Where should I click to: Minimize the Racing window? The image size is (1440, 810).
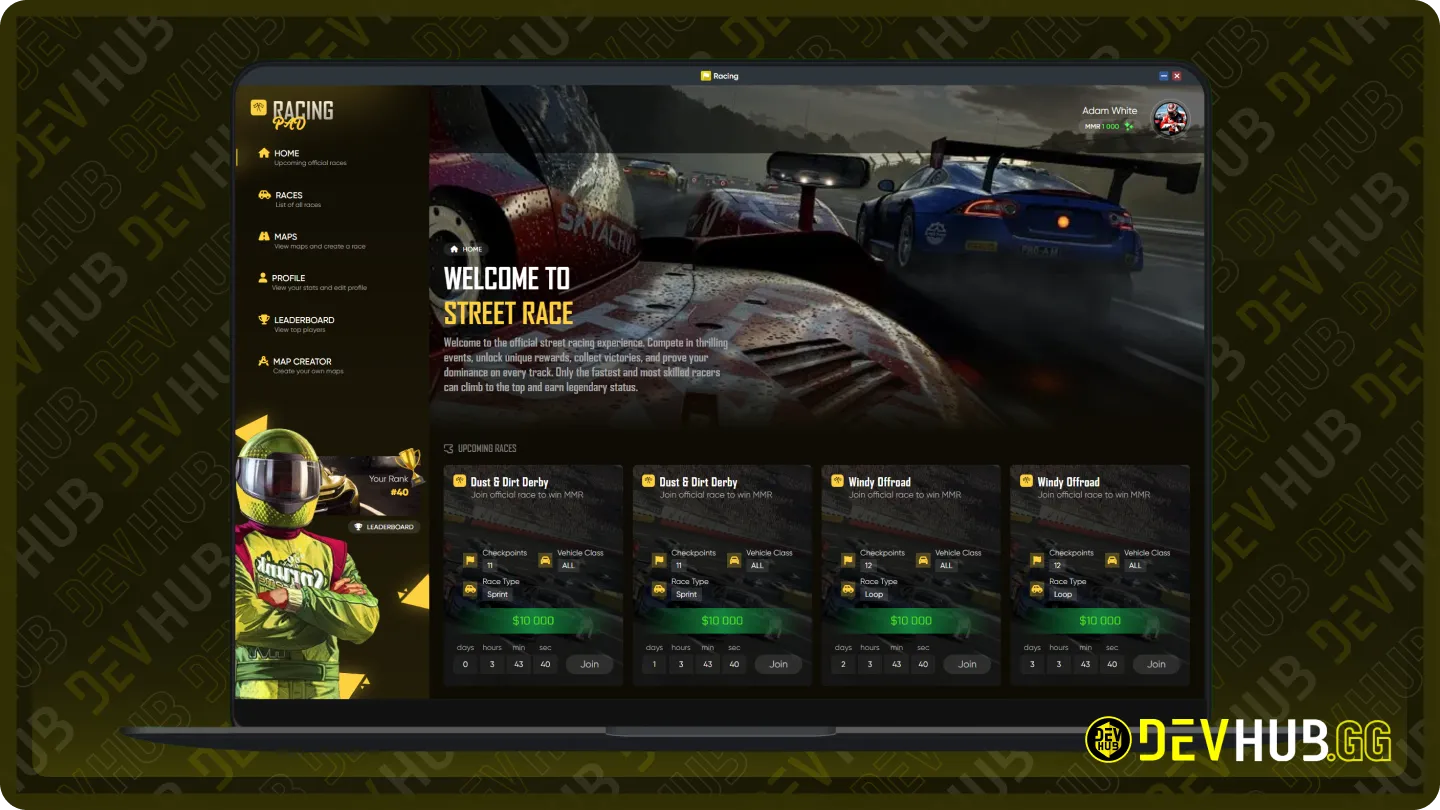[1163, 76]
